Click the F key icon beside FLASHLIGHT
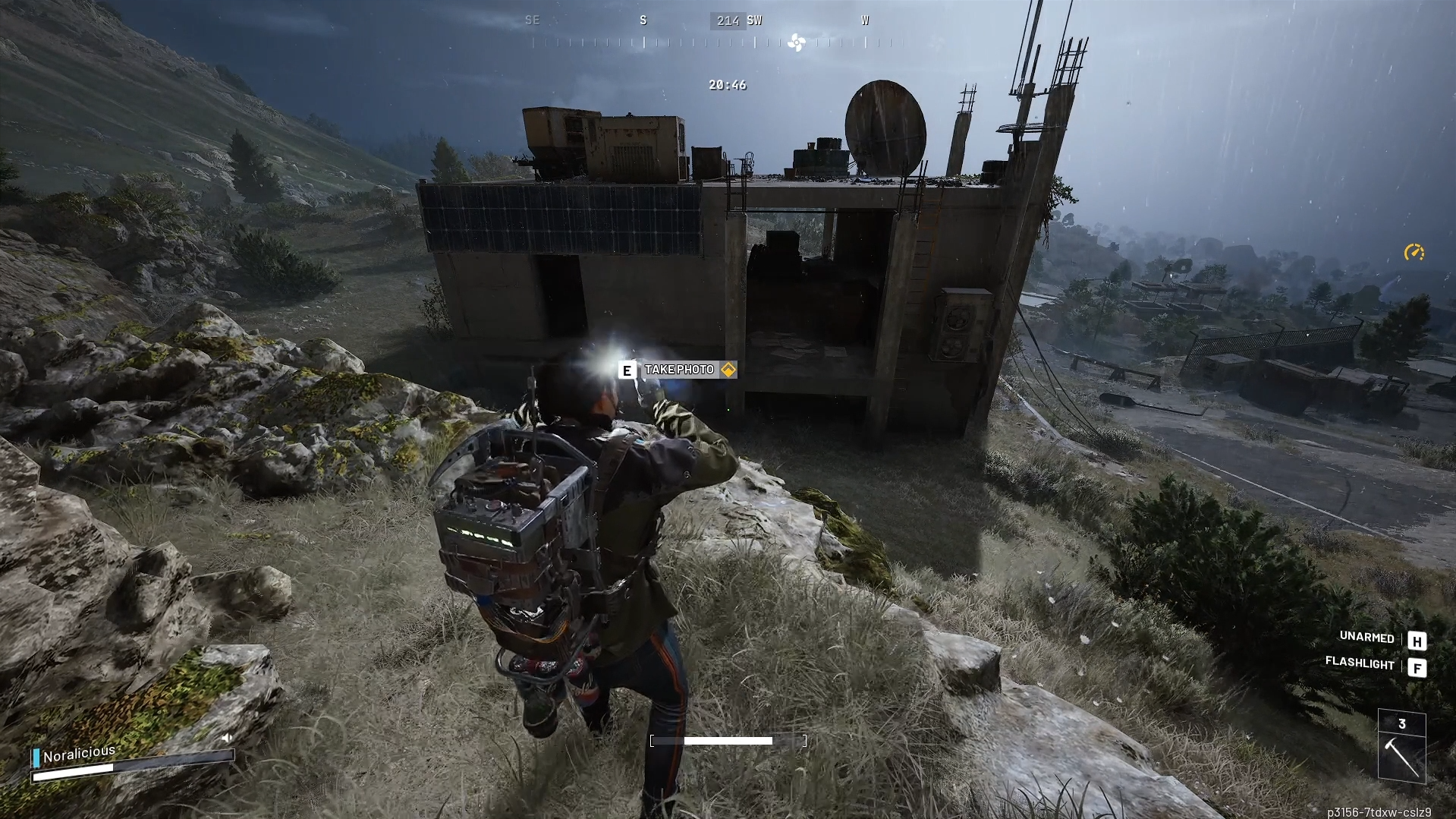This screenshot has width=1456, height=819. point(1417,669)
